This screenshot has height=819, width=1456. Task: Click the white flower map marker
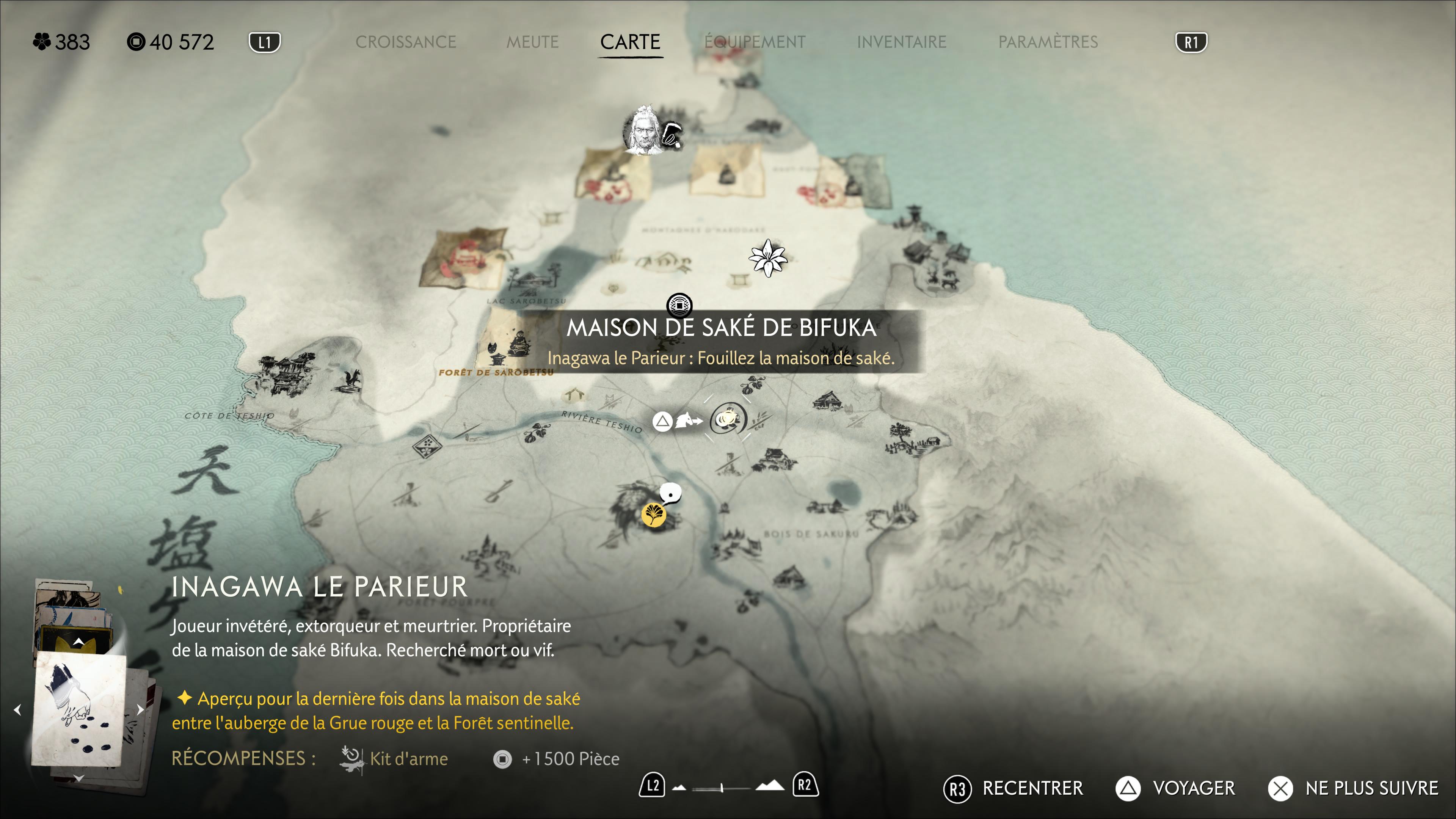point(767,258)
